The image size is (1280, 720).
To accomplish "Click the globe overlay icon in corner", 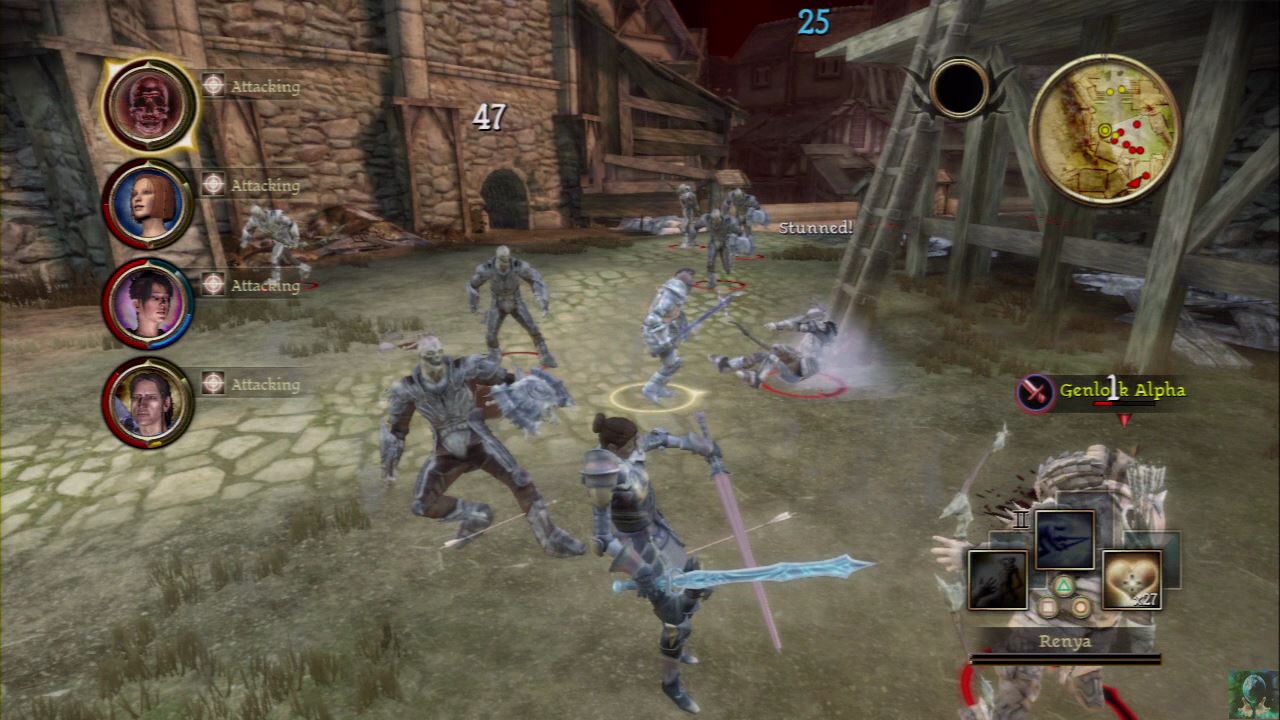I will pos(1252,693).
